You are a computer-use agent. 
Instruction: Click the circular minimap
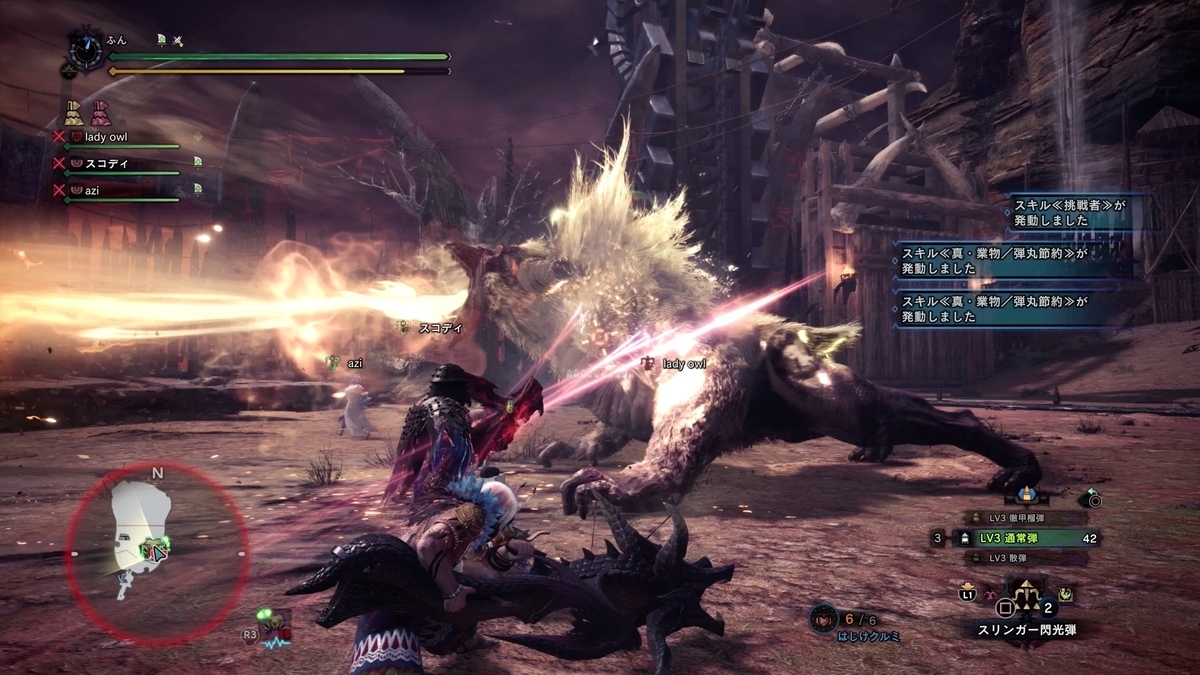coord(157,553)
